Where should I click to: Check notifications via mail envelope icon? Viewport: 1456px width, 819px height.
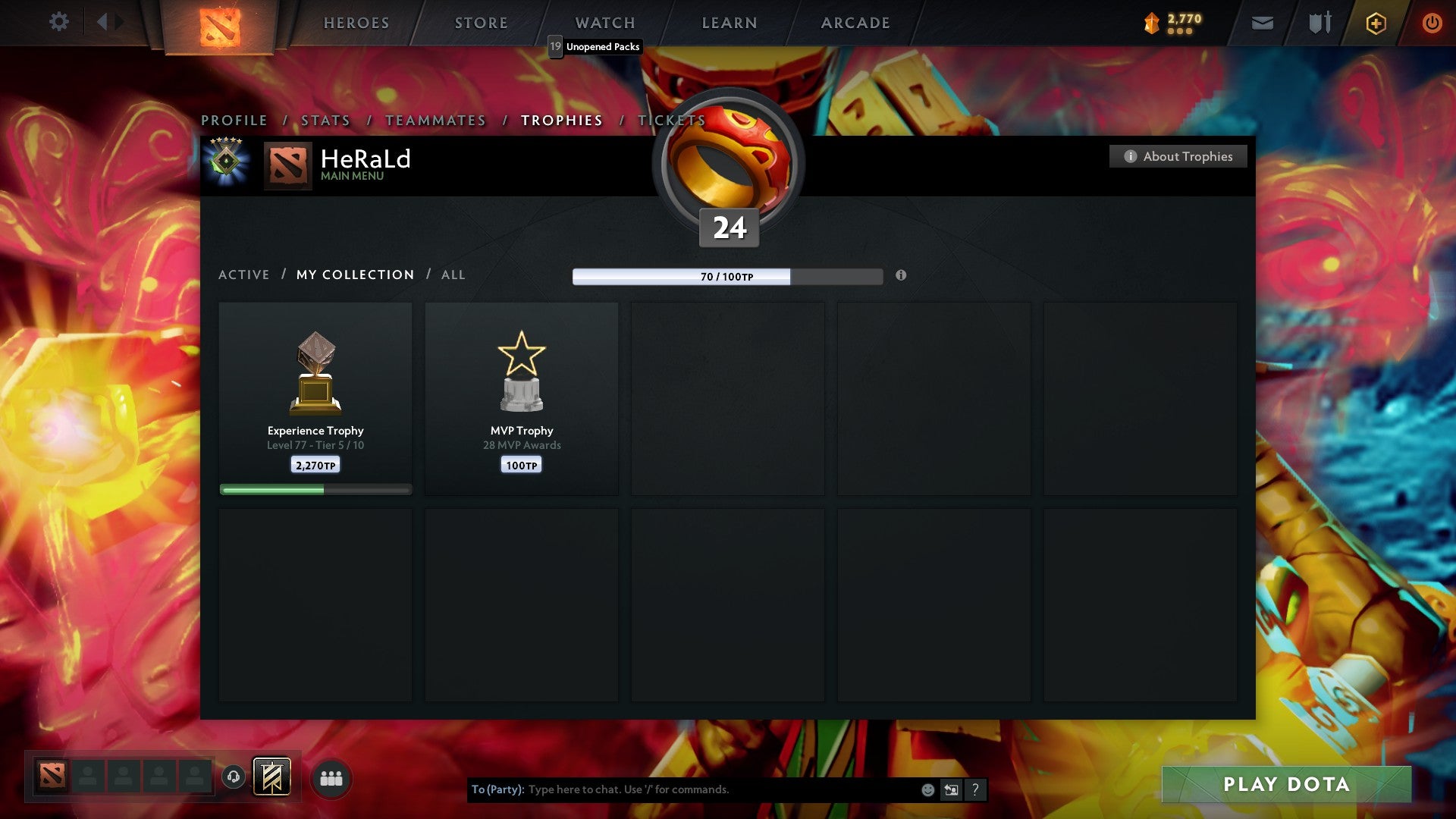tap(1262, 23)
